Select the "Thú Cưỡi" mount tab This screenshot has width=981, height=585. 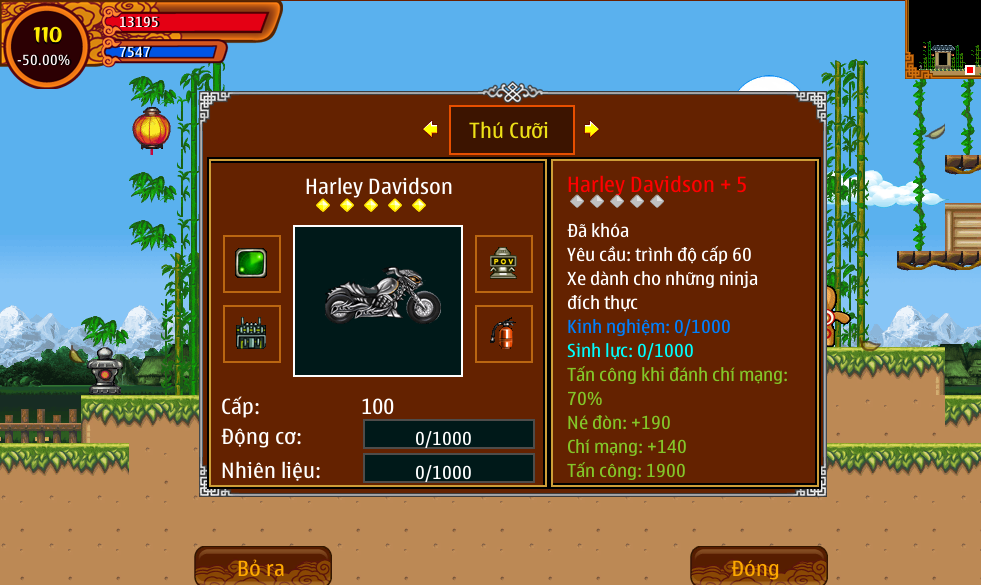[511, 130]
